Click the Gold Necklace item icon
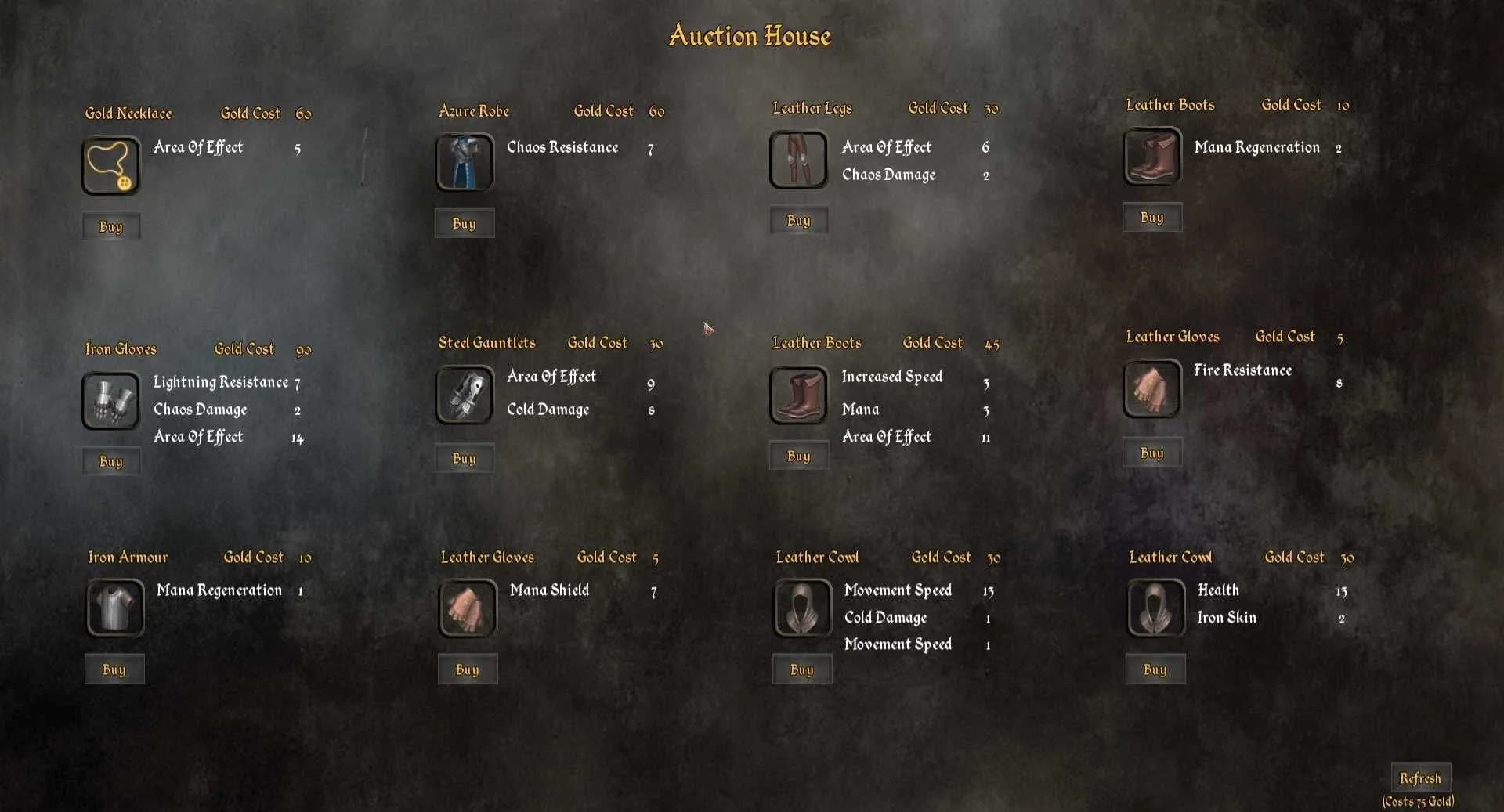Screen dimensions: 1504x812 tap(110, 166)
